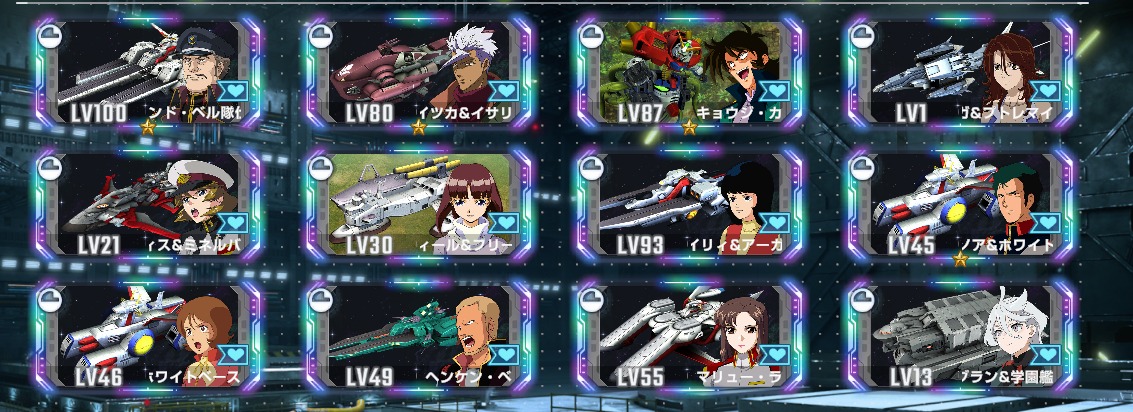1133x412 pixels.
Task: Pick the LV13 gray ship card
Action: pos(961,336)
